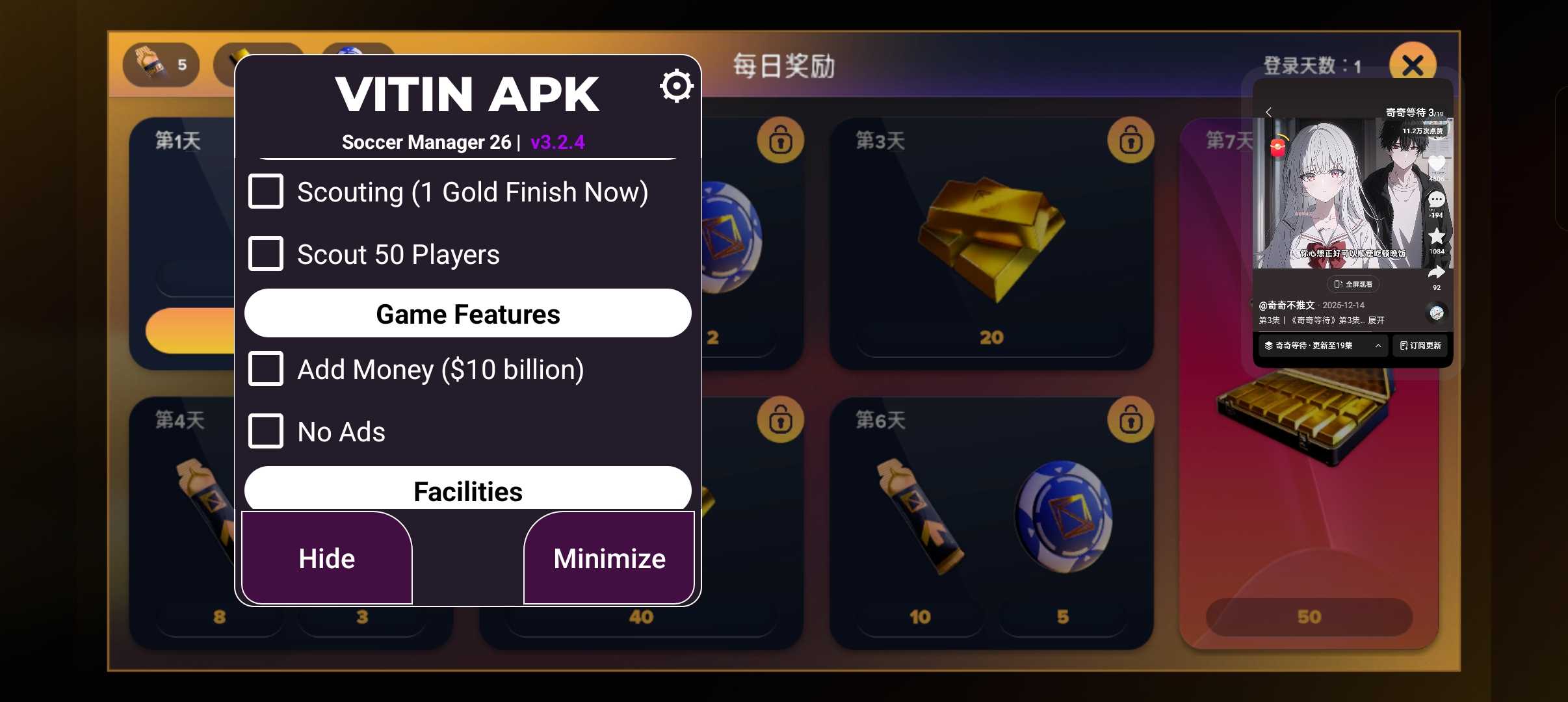Minimize the mod menu
Screen dimensions: 1568x702
pyautogui.click(x=609, y=558)
